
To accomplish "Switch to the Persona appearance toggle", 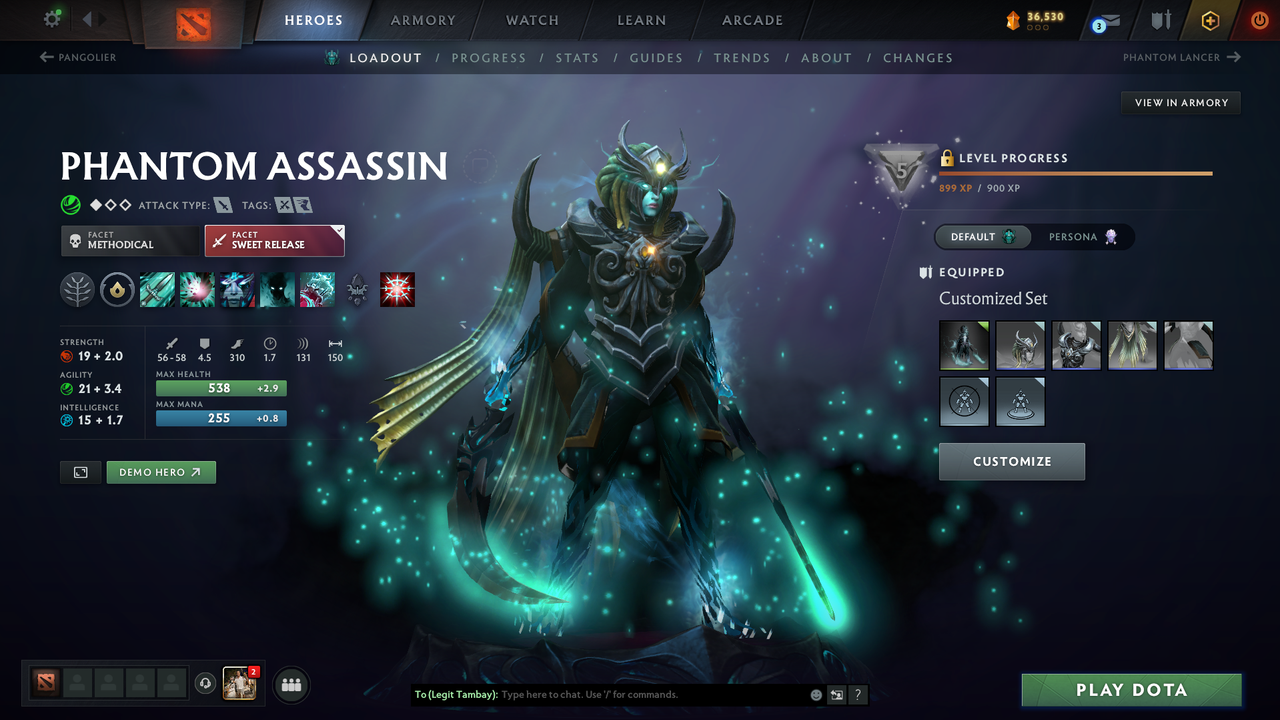I will click(x=1082, y=236).
